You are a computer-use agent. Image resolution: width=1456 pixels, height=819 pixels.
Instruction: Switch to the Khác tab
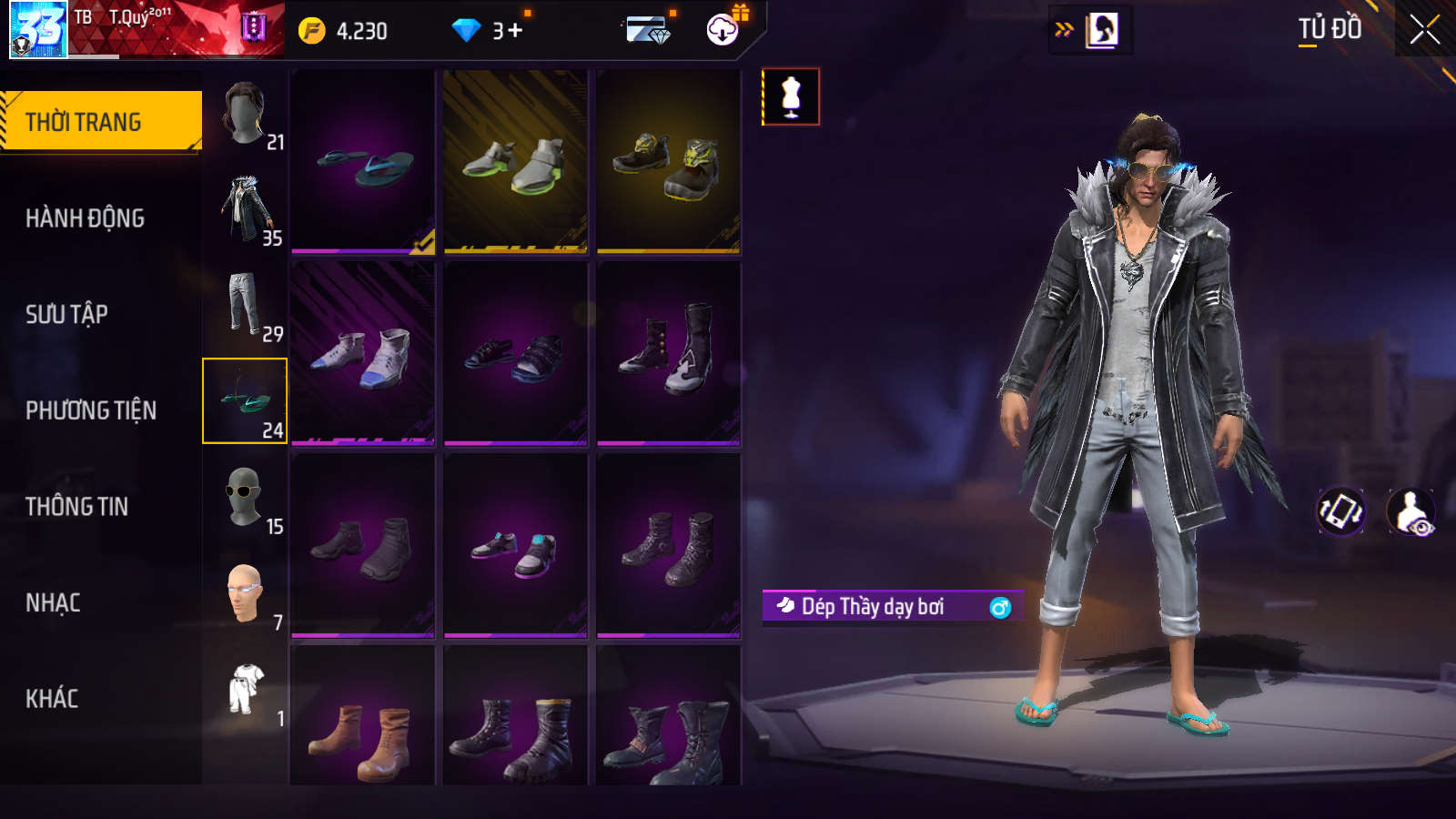(x=52, y=698)
